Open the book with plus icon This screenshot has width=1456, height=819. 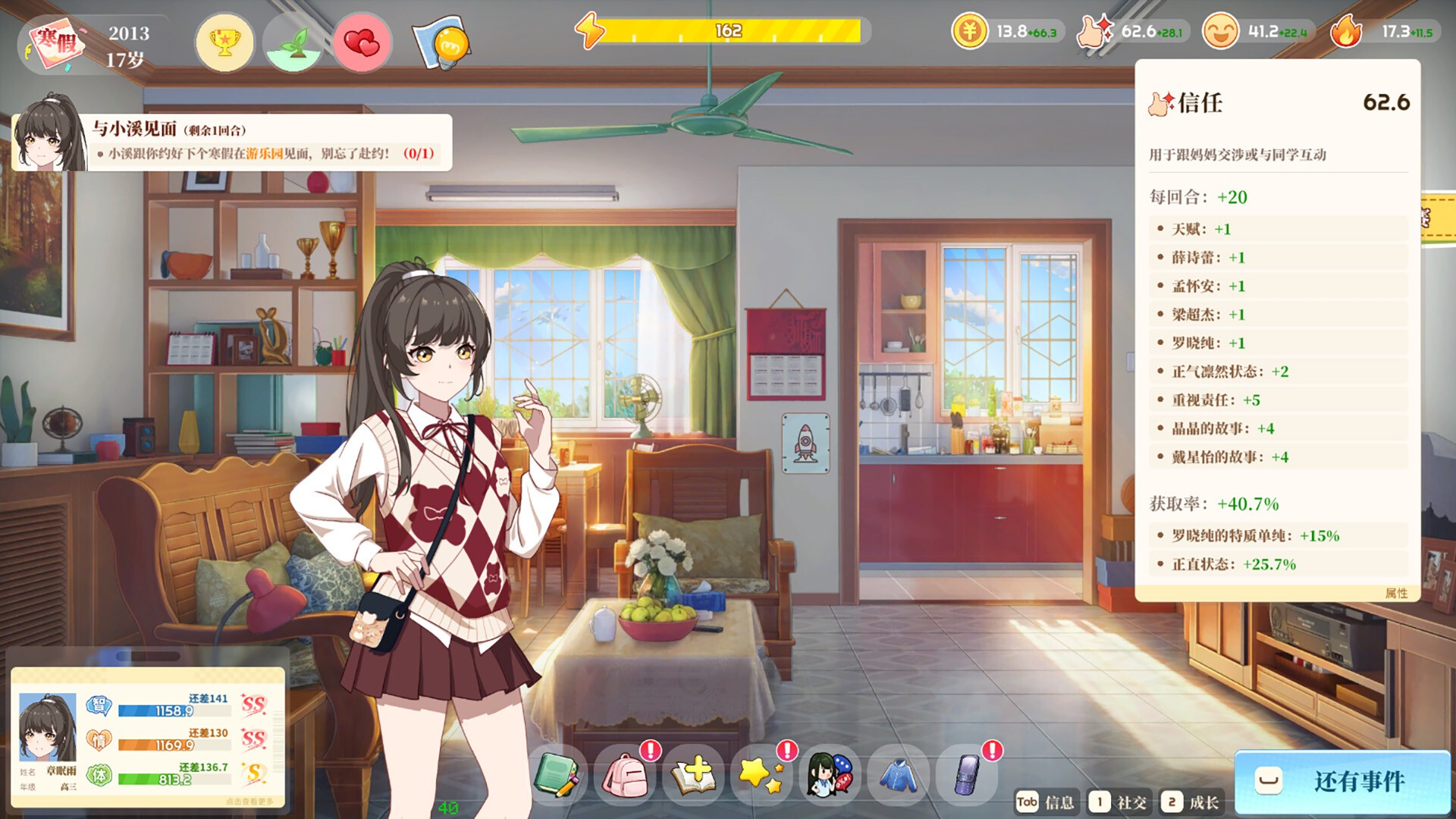click(x=693, y=775)
